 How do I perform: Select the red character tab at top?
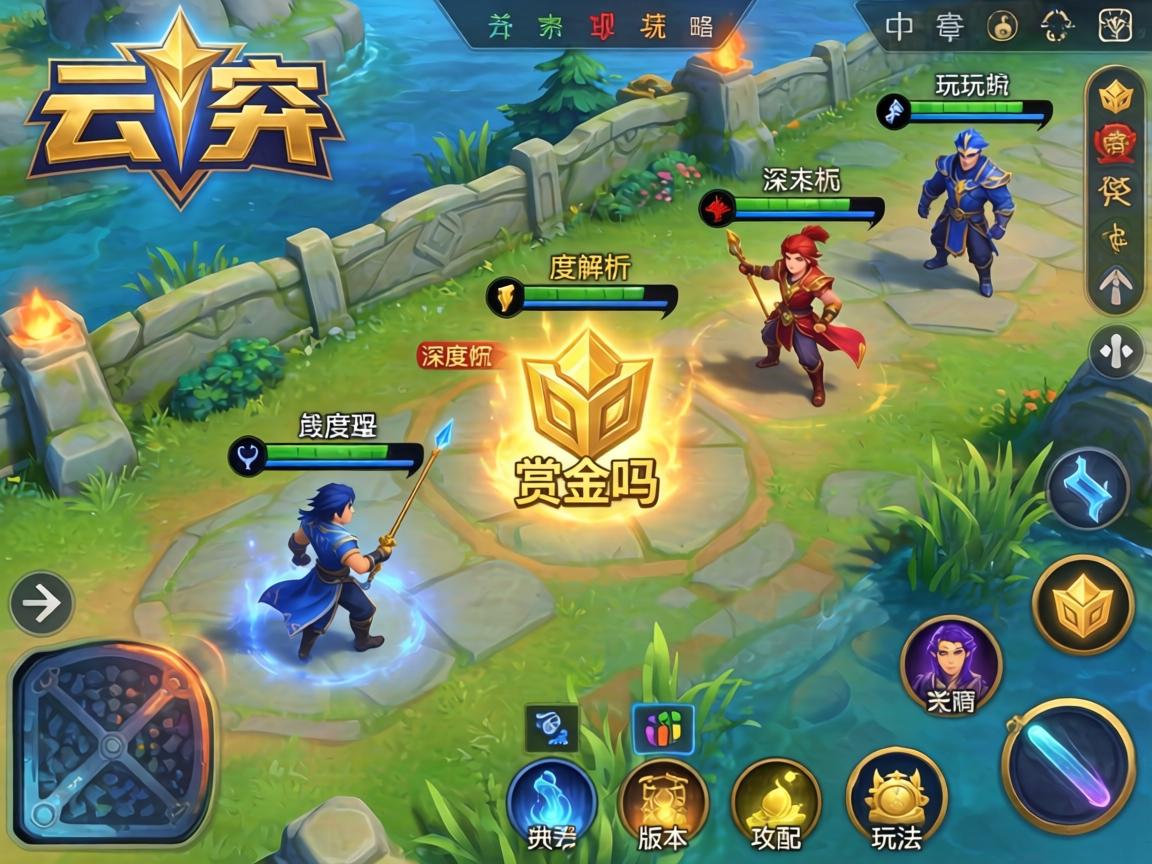602,27
